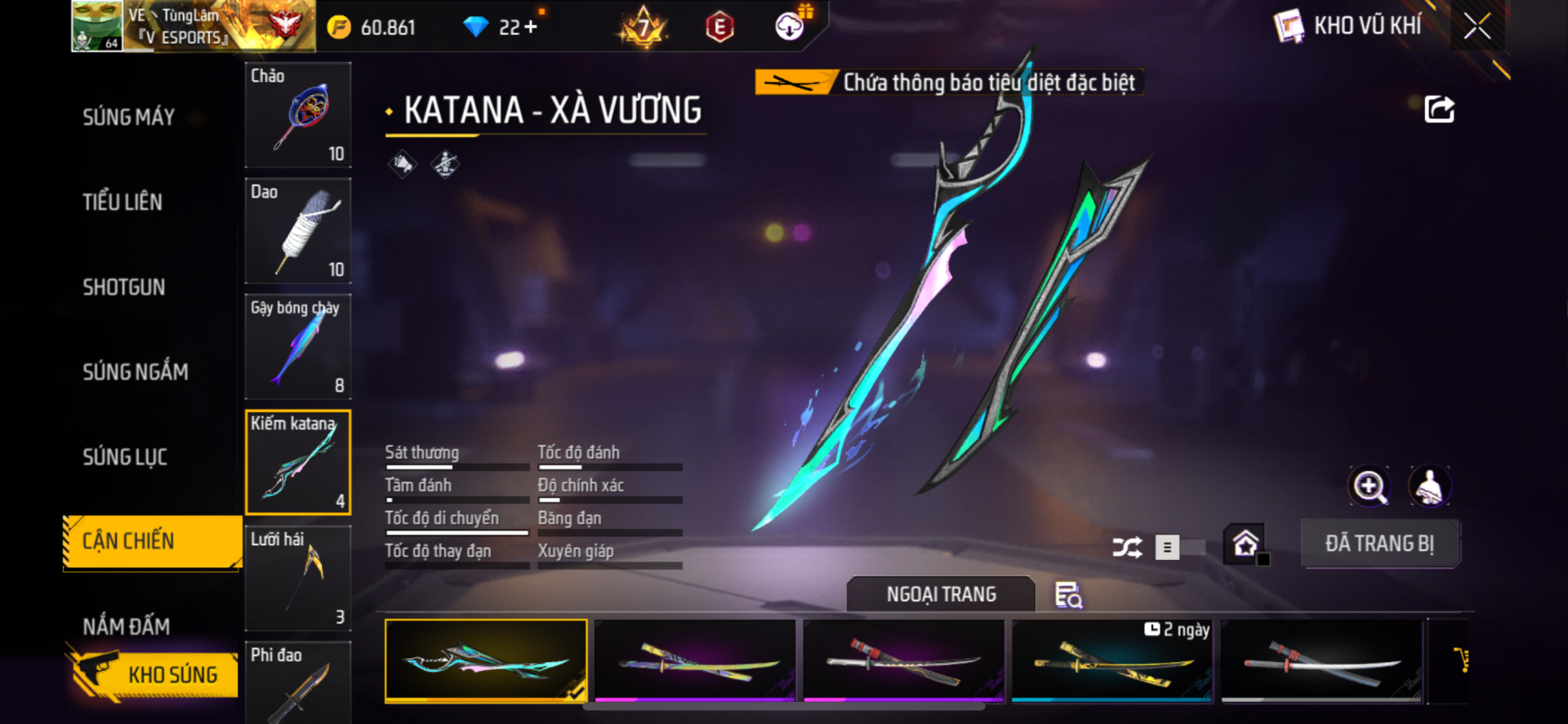The image size is (1568, 724).
Task: Click the share icon
Action: (1439, 109)
